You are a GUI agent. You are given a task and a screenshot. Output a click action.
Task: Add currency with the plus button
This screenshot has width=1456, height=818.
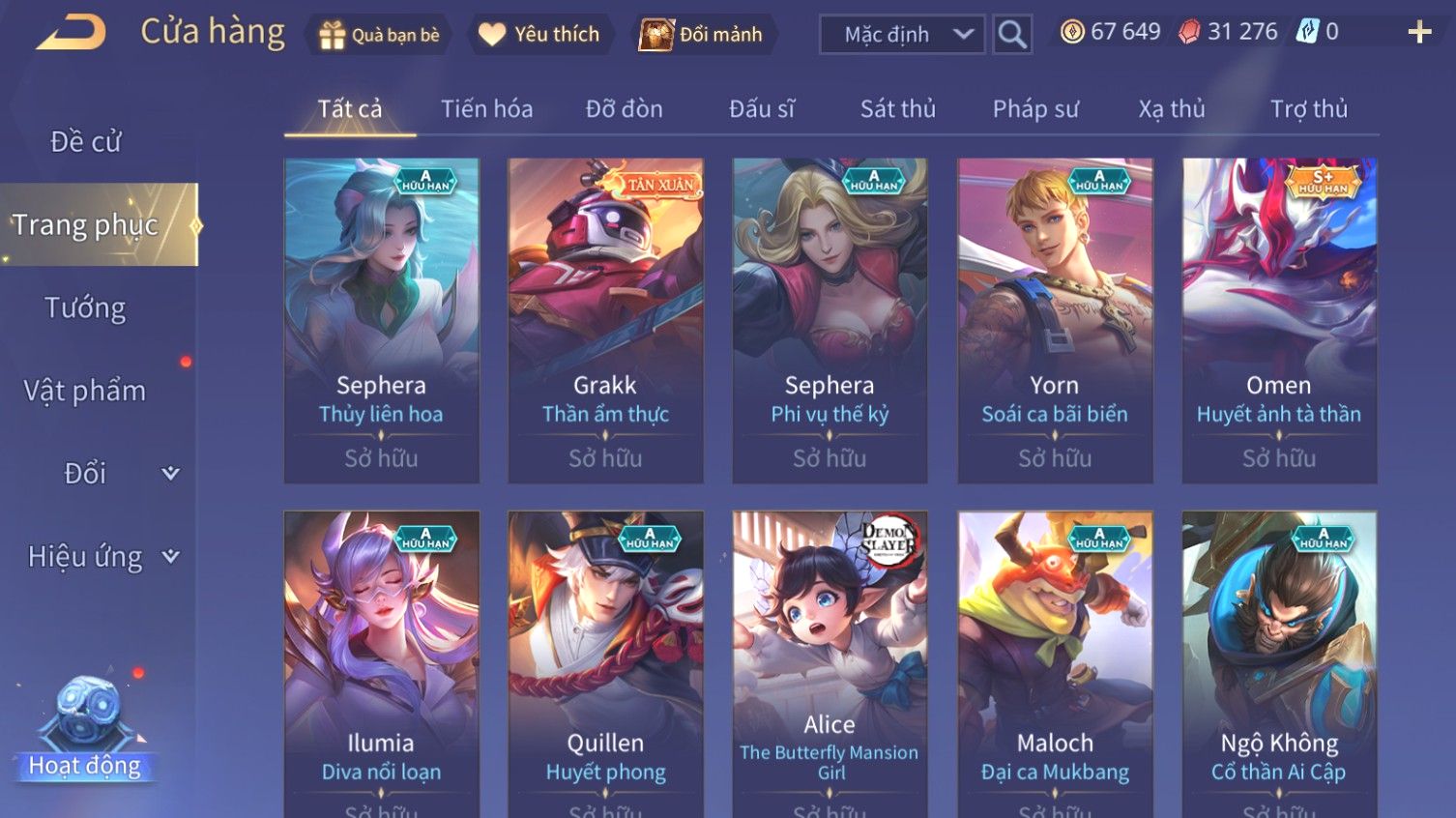(1418, 33)
